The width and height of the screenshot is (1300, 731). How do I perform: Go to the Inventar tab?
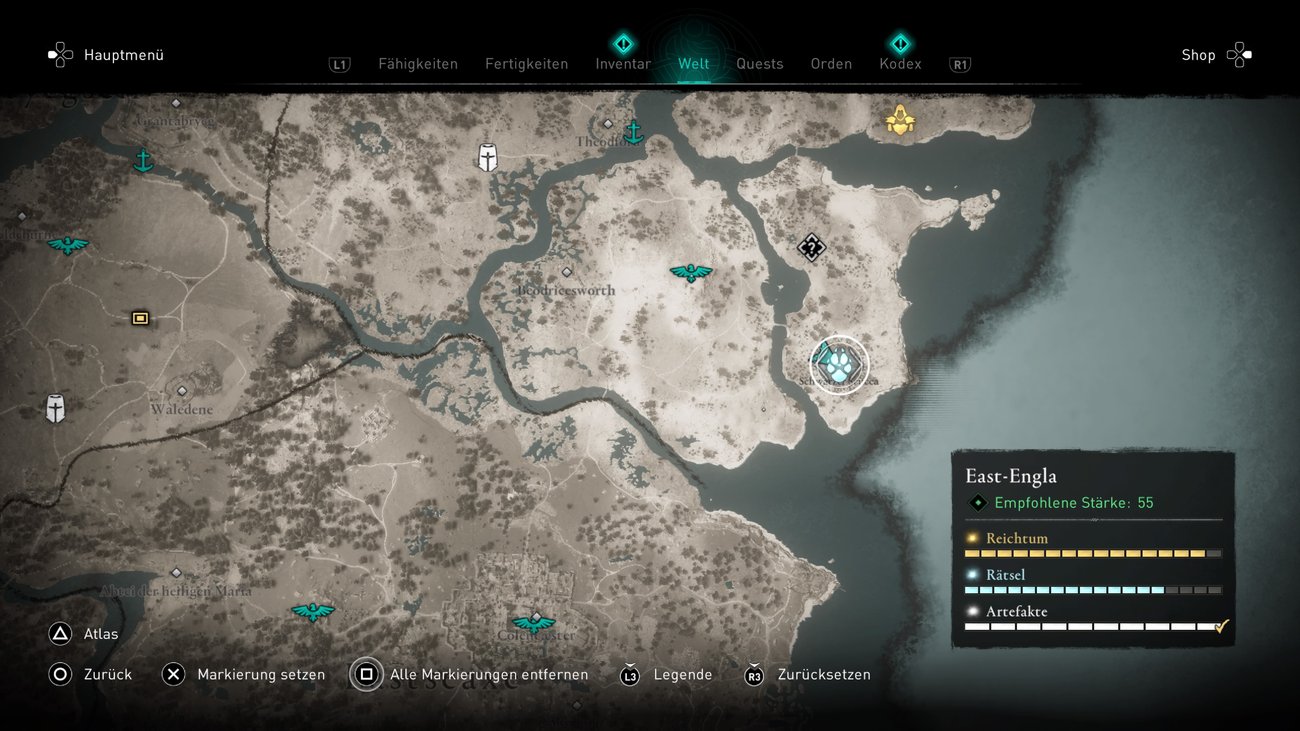[623, 64]
